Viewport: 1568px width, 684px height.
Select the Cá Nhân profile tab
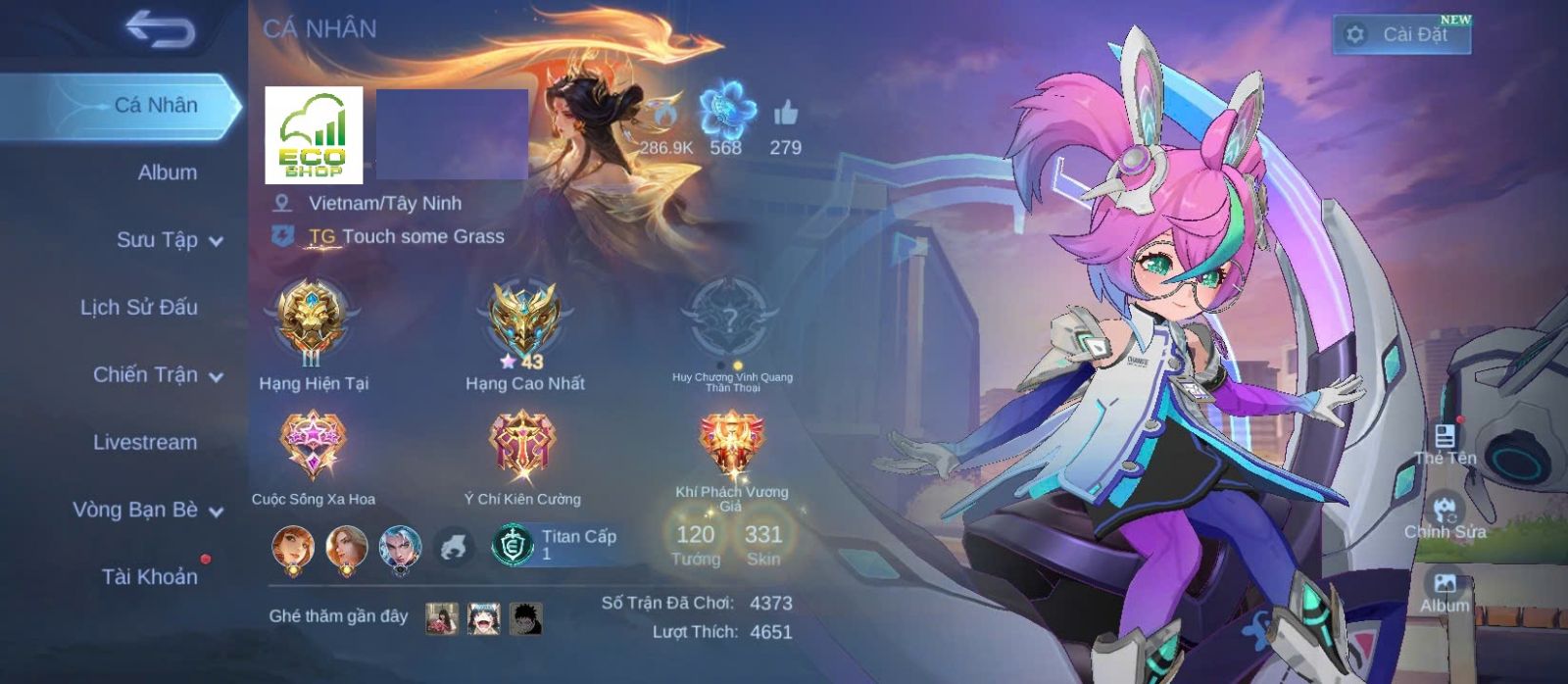coord(156,105)
